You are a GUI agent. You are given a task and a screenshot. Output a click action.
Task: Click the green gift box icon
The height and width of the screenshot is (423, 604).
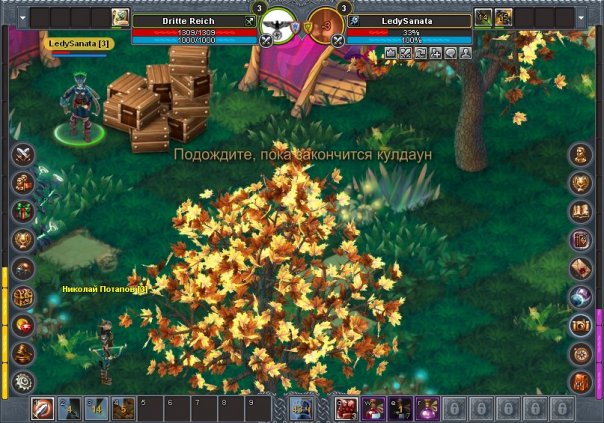pyautogui.click(x=22, y=211)
